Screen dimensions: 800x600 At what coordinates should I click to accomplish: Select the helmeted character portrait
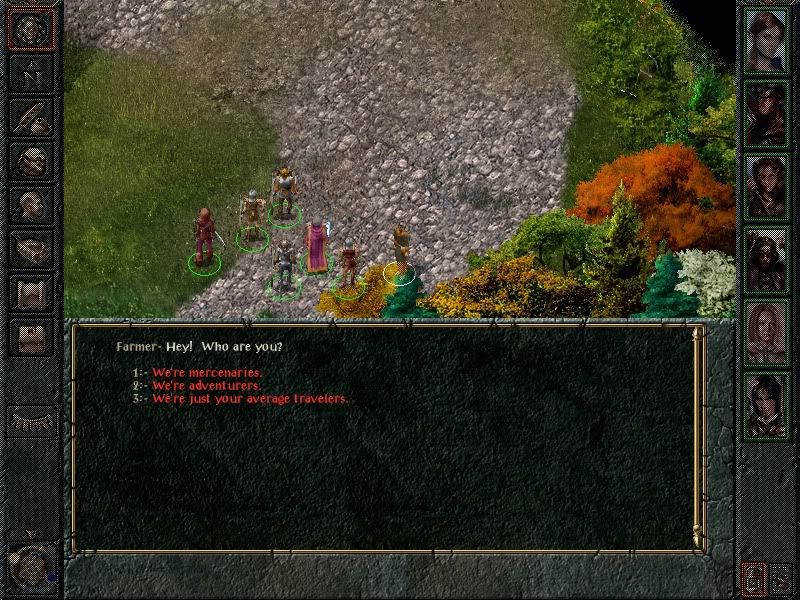tap(767, 258)
